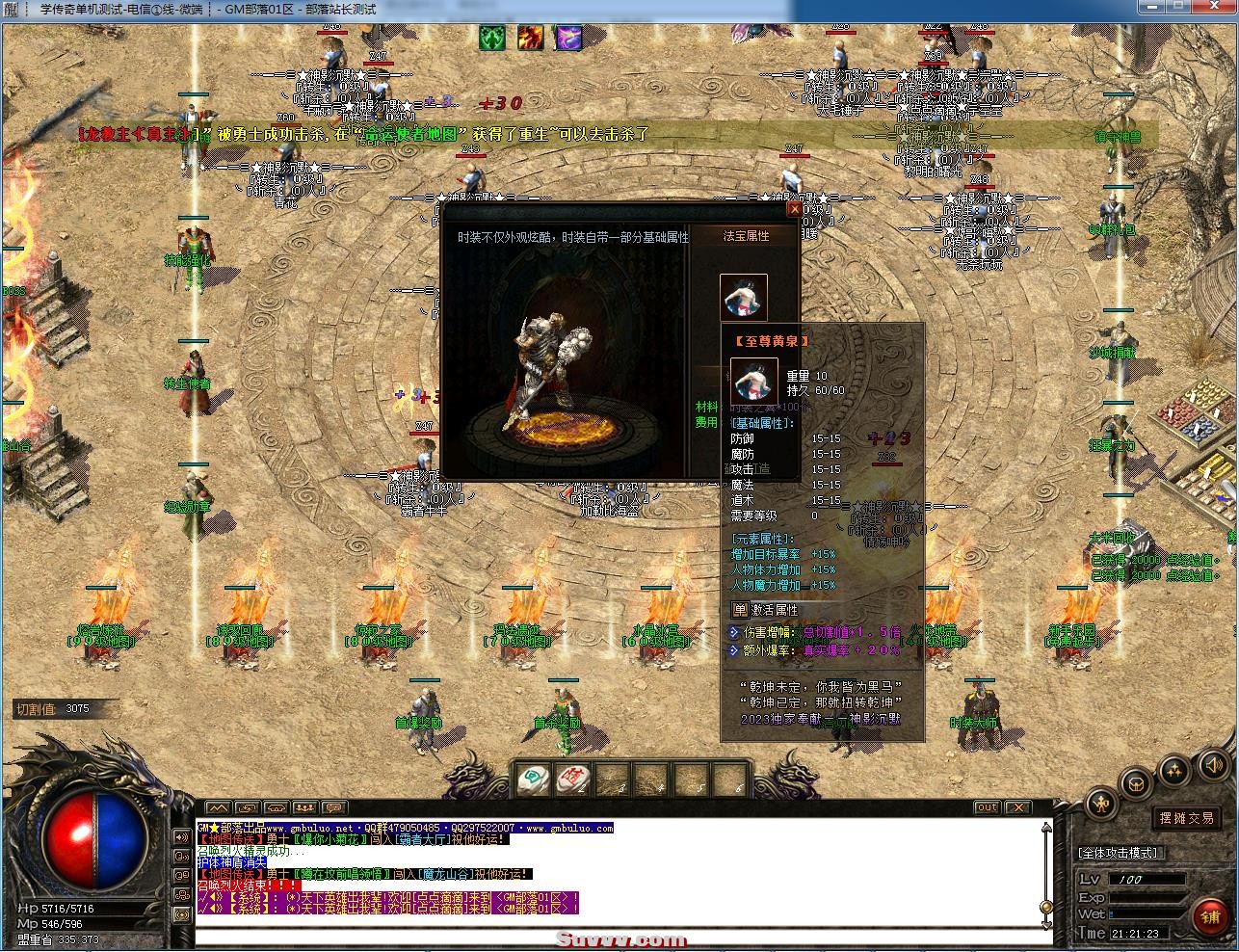Activate the purple sword buff icon
This screenshot has width=1239, height=952.
(x=567, y=38)
